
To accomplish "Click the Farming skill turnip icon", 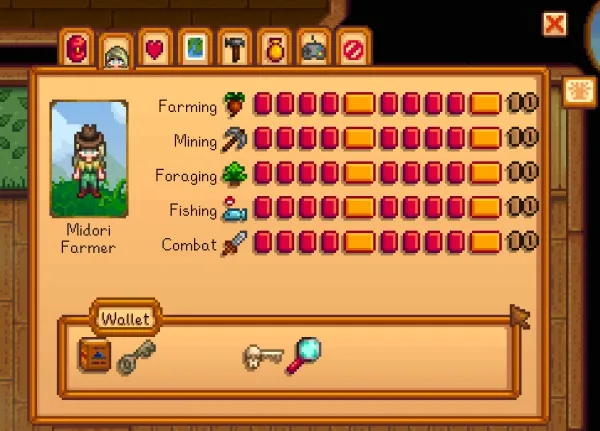I will click(234, 105).
